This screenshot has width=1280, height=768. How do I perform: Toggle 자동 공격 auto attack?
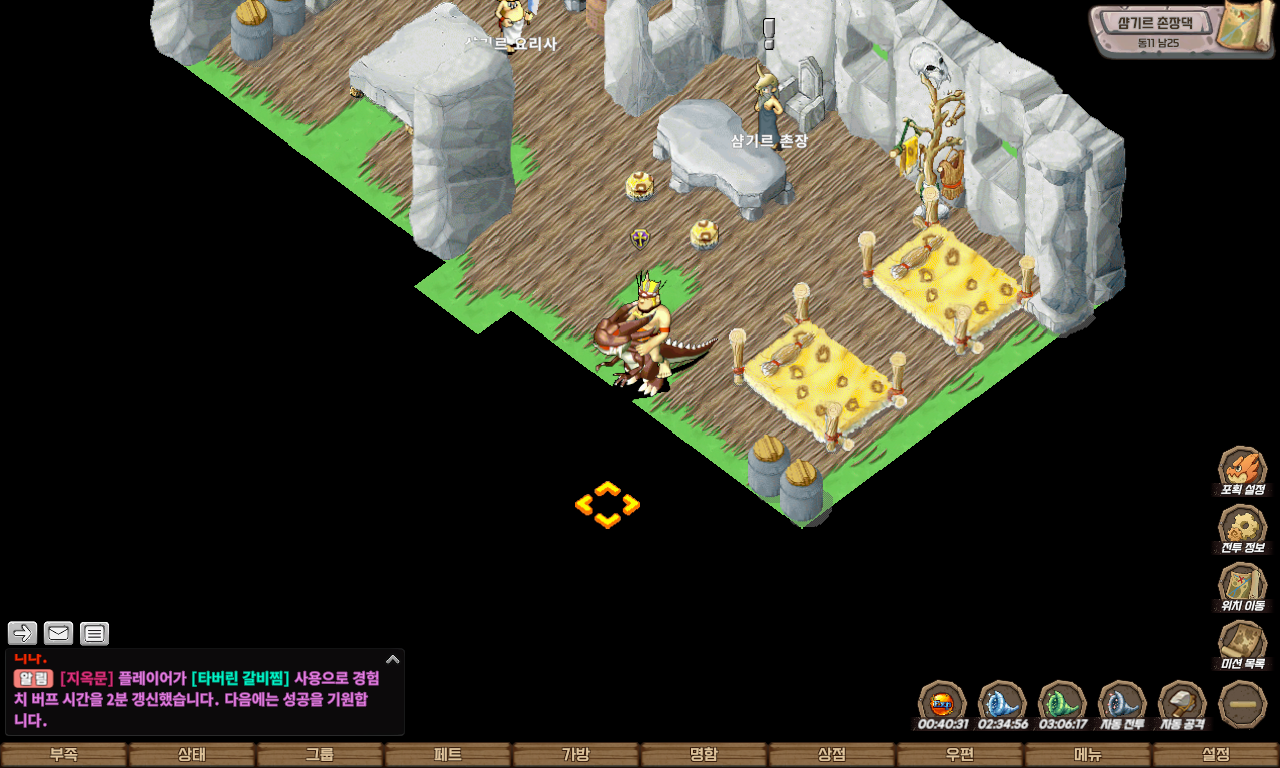pos(1182,704)
